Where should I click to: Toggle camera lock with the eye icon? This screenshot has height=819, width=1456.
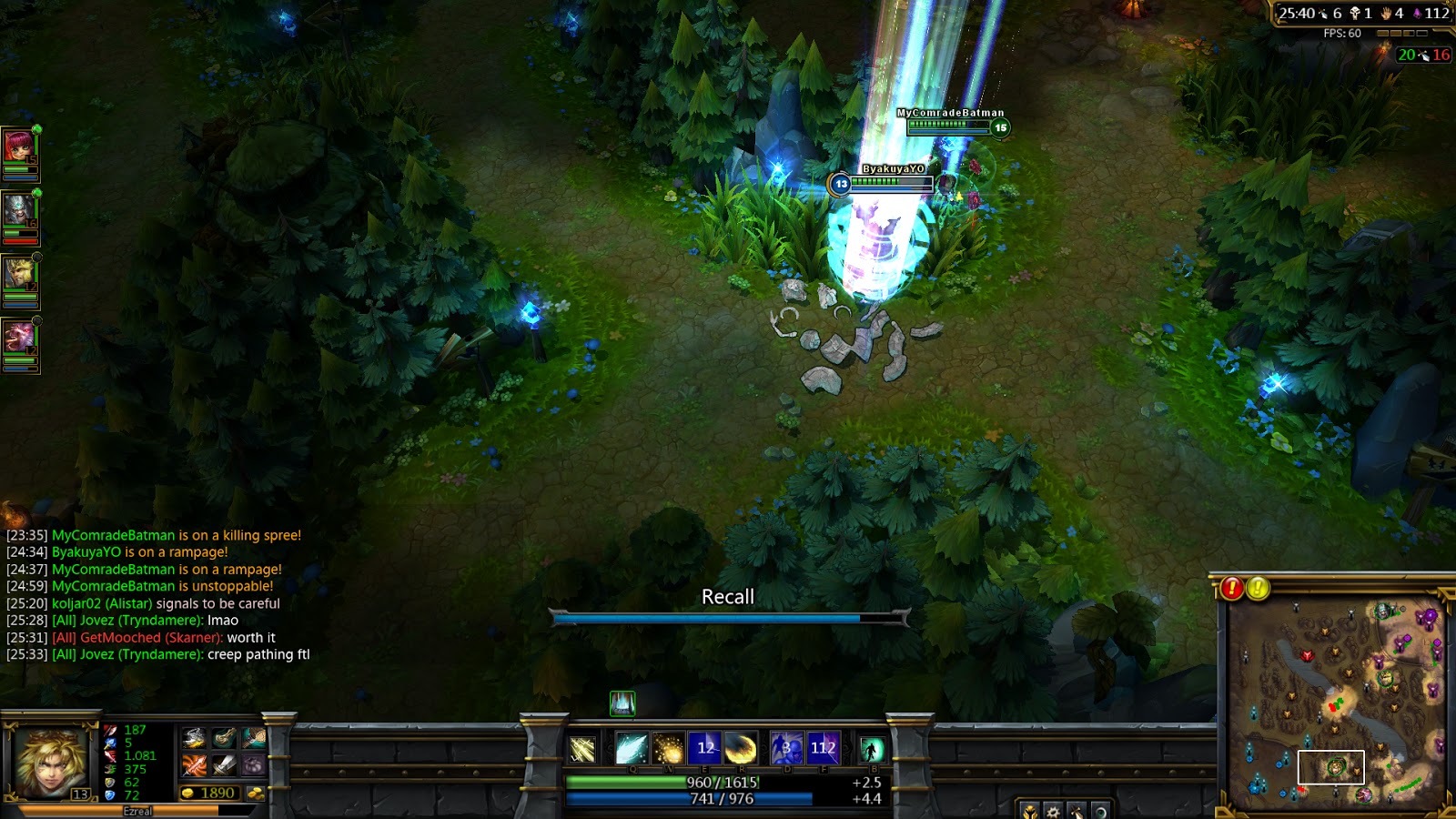point(1102,812)
